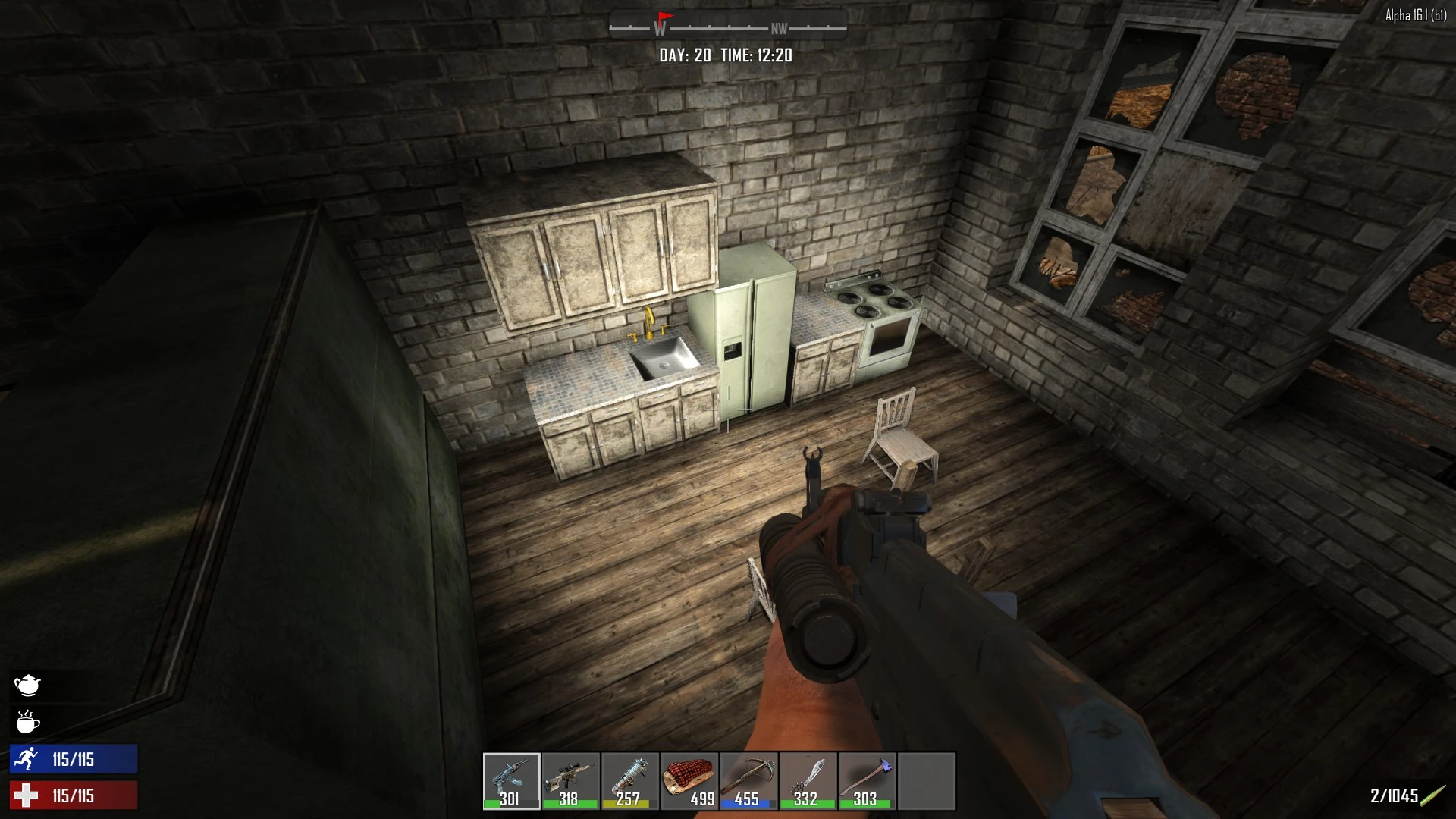
Task: Switch to the rocket launcher slot
Action: point(630,780)
